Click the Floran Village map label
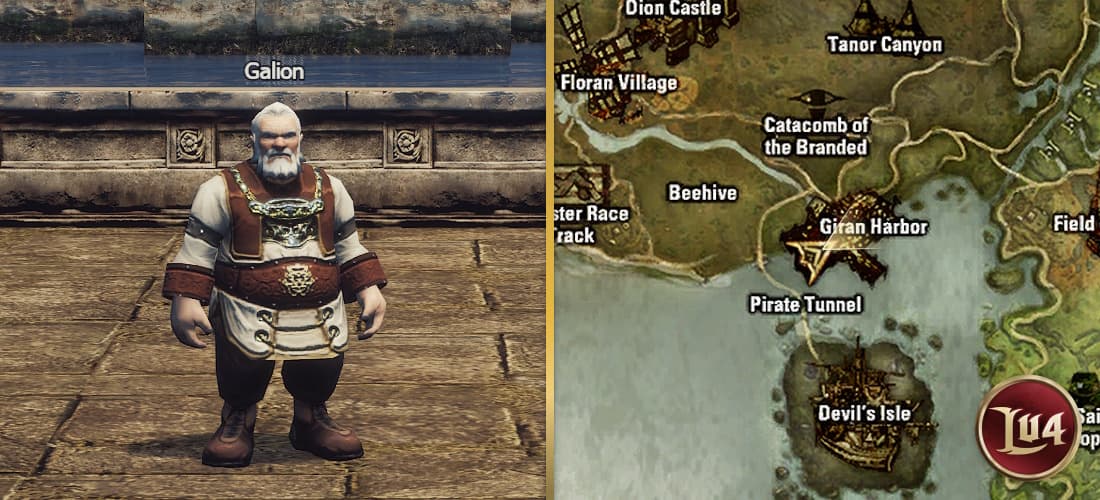 click(619, 82)
